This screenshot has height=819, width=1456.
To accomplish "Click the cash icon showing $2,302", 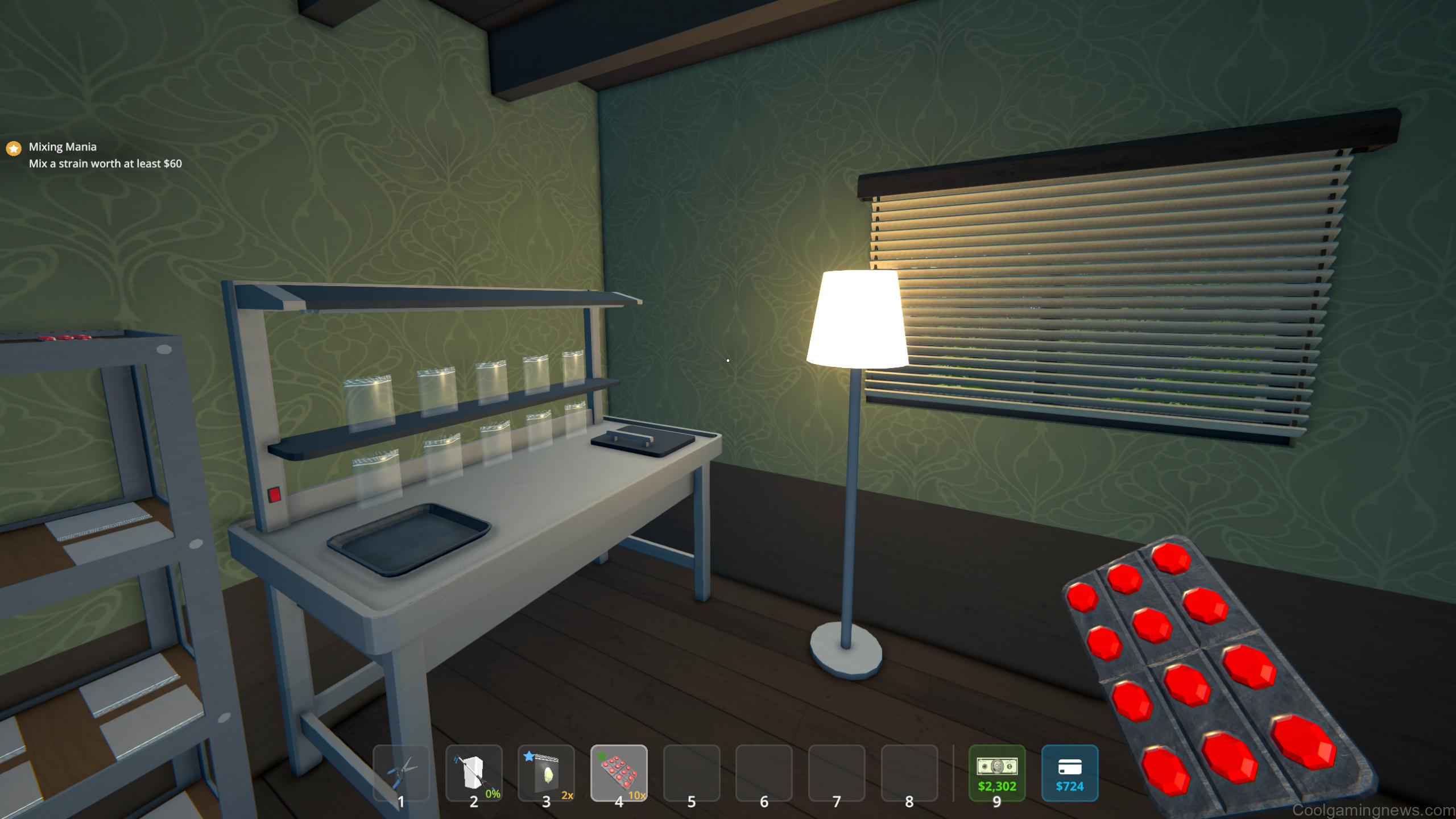I will point(996,773).
